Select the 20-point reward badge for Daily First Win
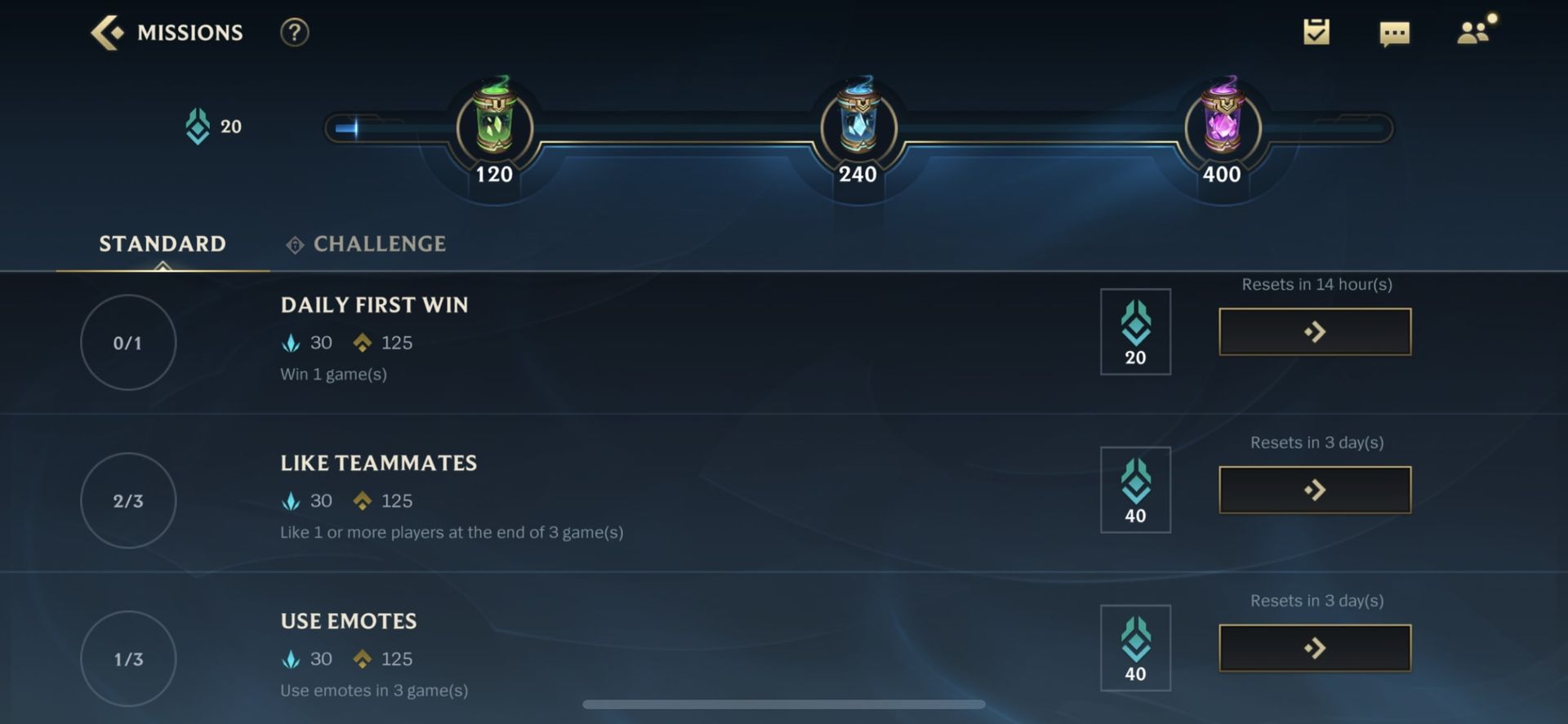The height and width of the screenshot is (724, 1568). (x=1135, y=331)
